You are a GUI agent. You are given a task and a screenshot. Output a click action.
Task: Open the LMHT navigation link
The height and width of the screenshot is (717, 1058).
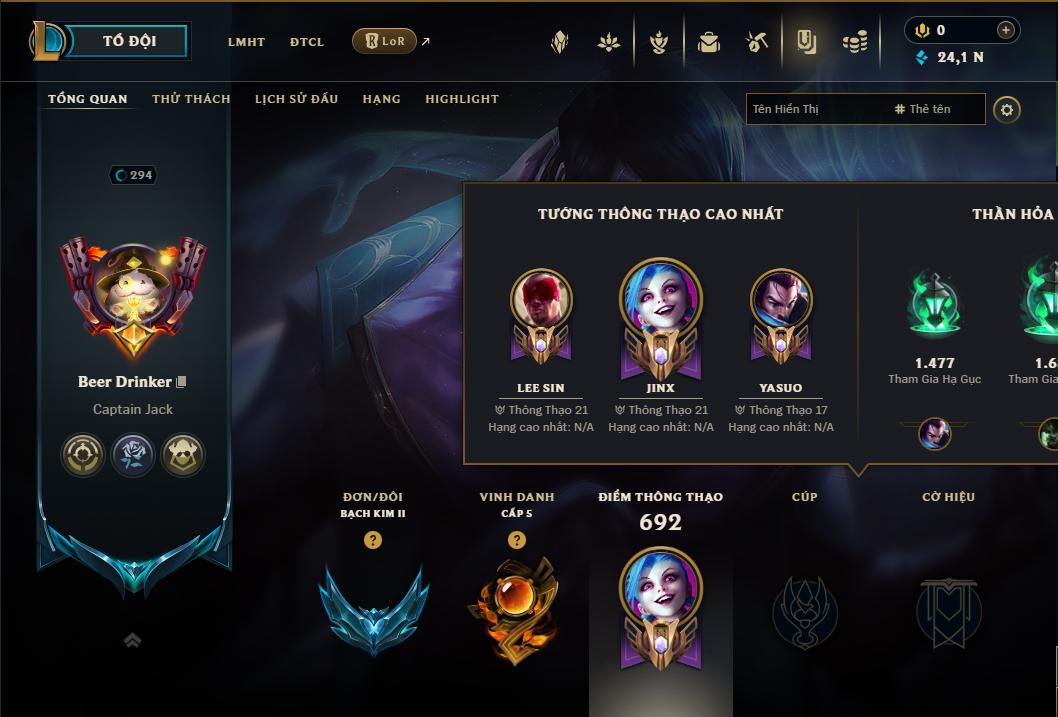pos(246,42)
